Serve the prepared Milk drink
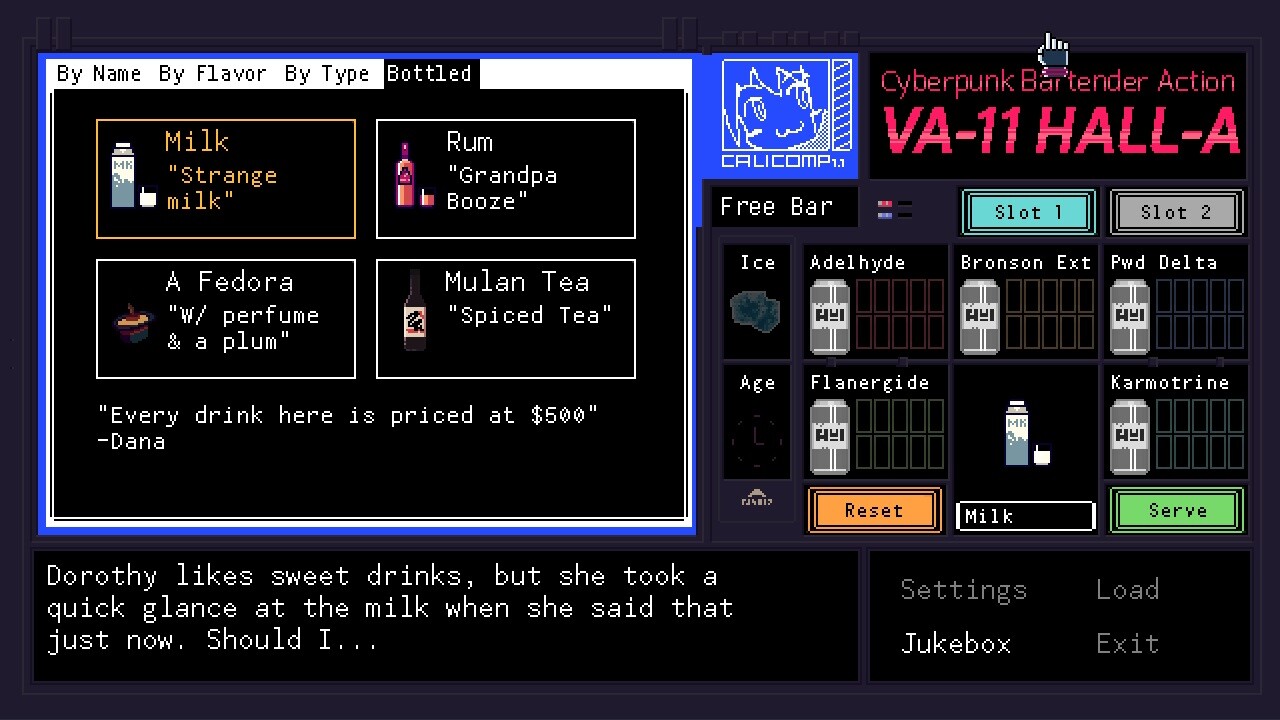This screenshot has width=1280, height=720. click(1176, 510)
